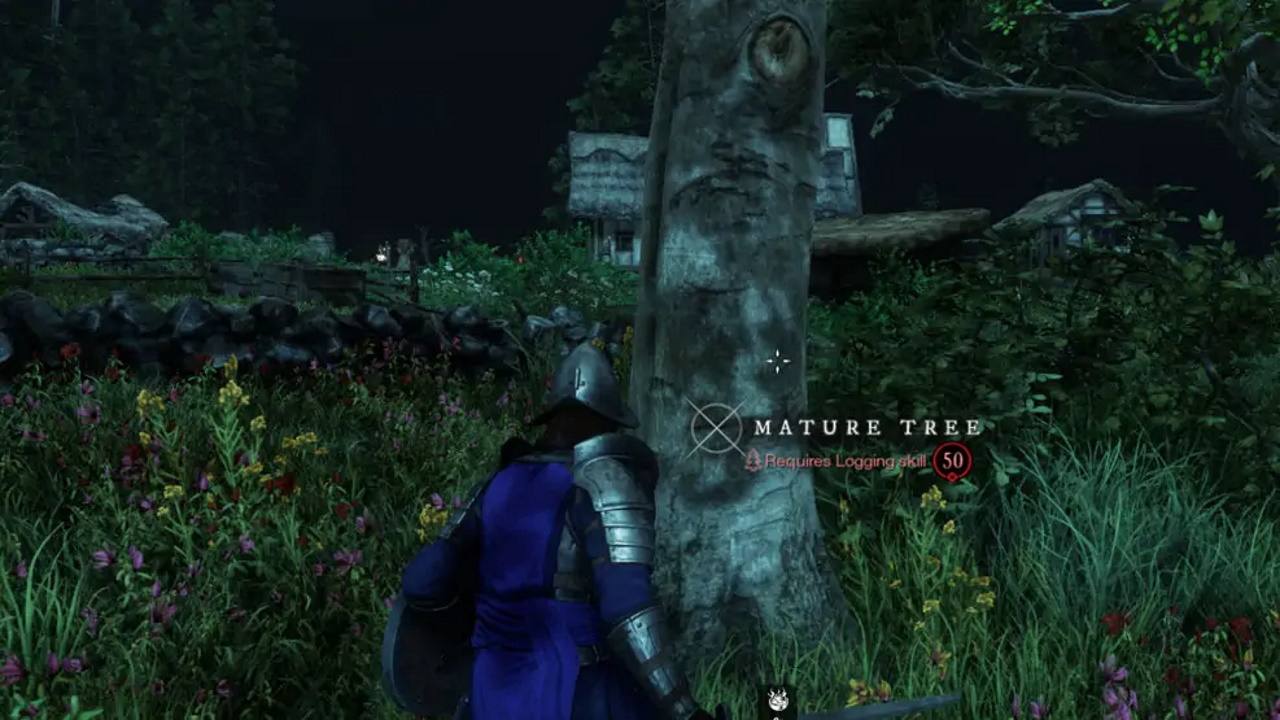Click the character's steel helmet
Screen dimensions: 1280x720
coord(588,378)
